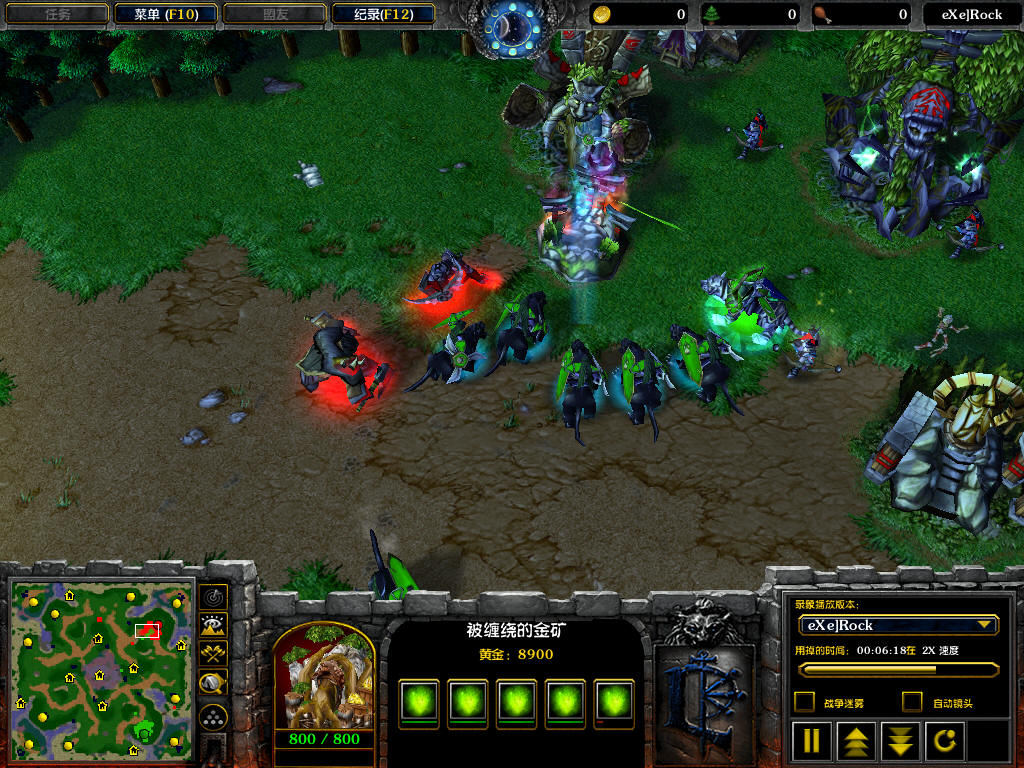Pause the replay playback
The image size is (1024, 768).
click(812, 741)
